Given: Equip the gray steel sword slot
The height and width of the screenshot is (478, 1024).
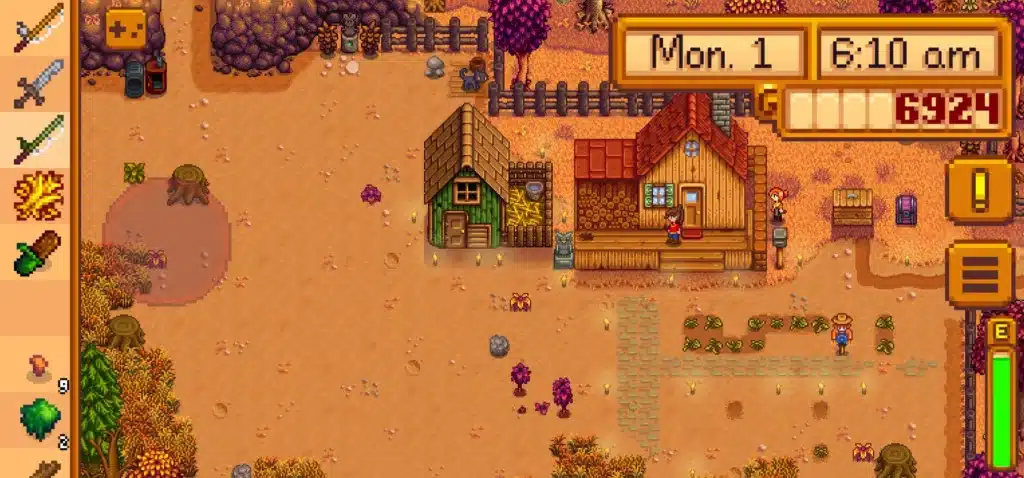Looking at the screenshot, I should click(x=38, y=84).
